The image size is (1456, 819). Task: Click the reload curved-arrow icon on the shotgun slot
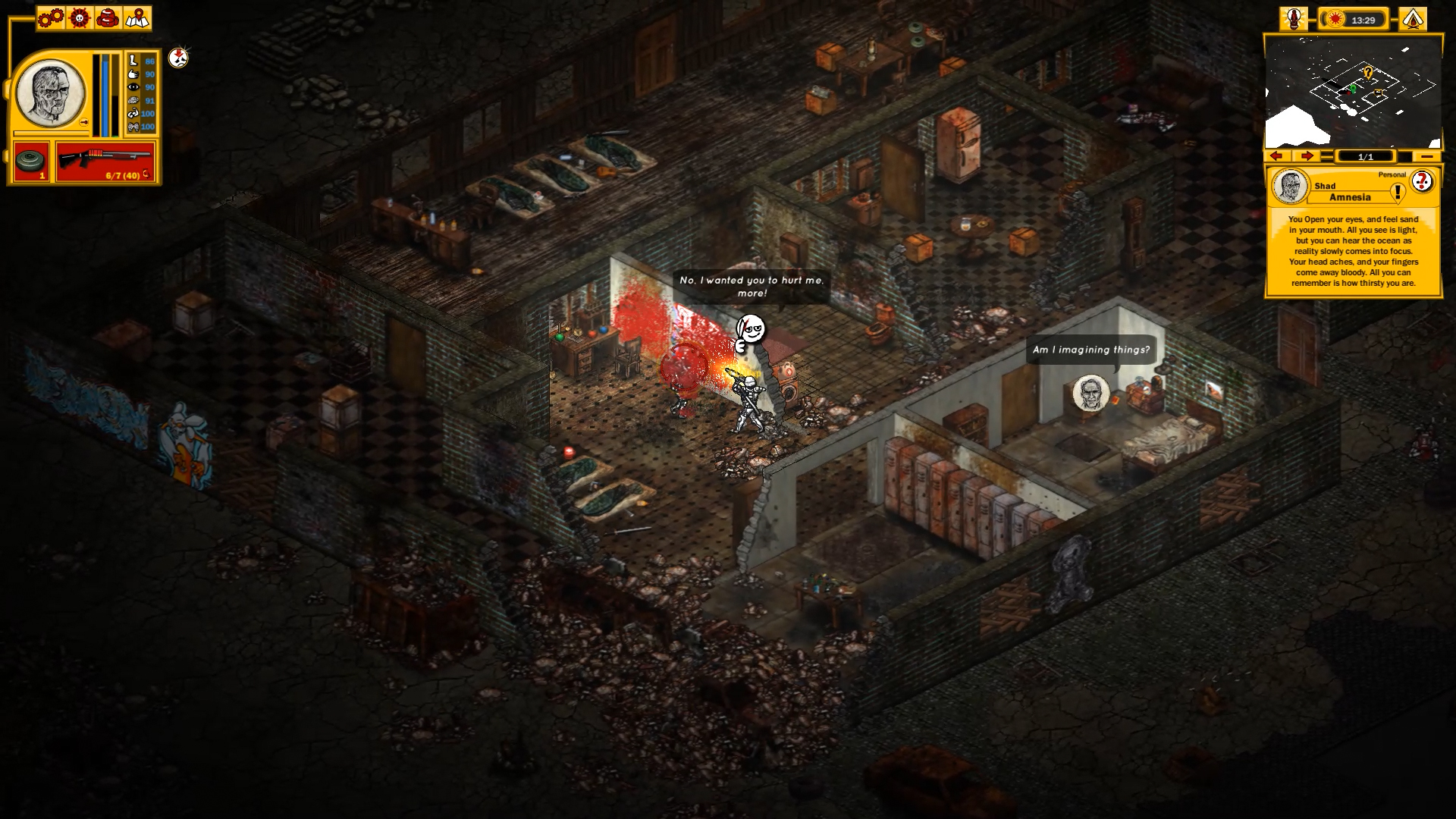point(146,174)
